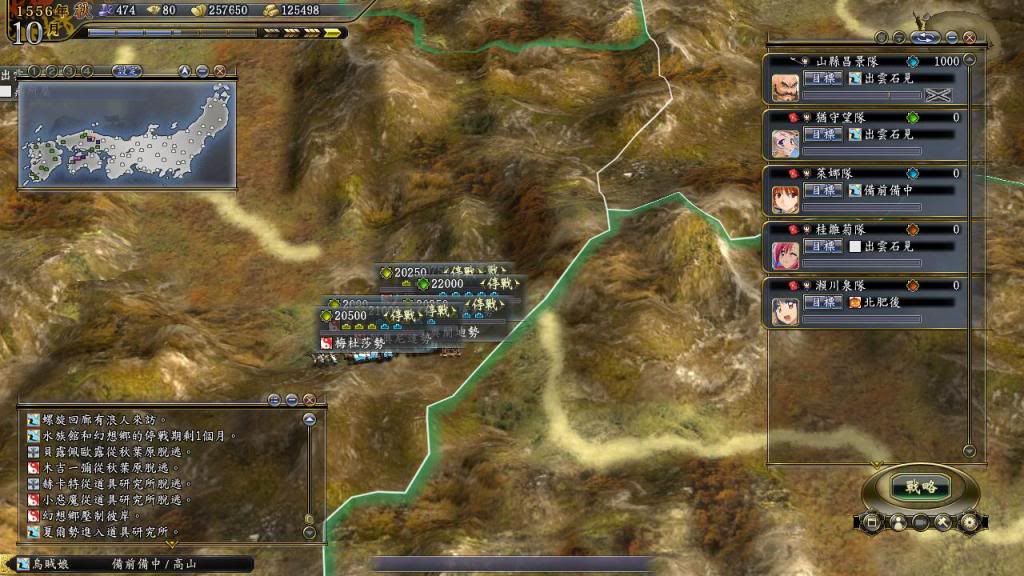Close the unit list panel
This screenshot has height=576, width=1024.
[970, 37]
